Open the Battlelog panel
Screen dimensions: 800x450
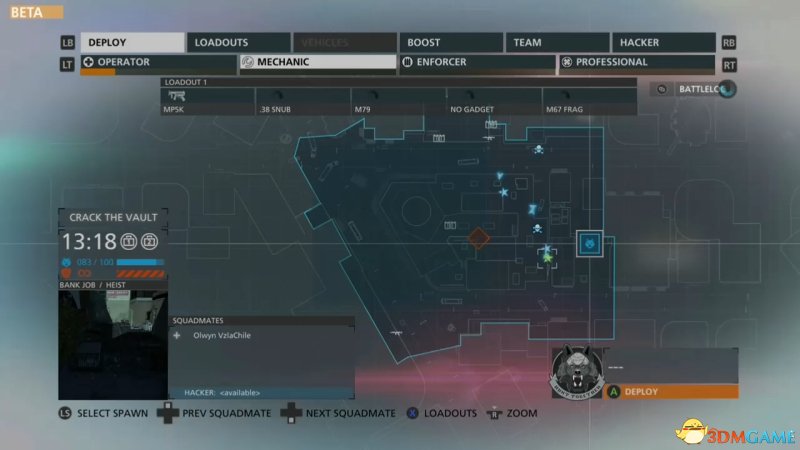pos(695,89)
